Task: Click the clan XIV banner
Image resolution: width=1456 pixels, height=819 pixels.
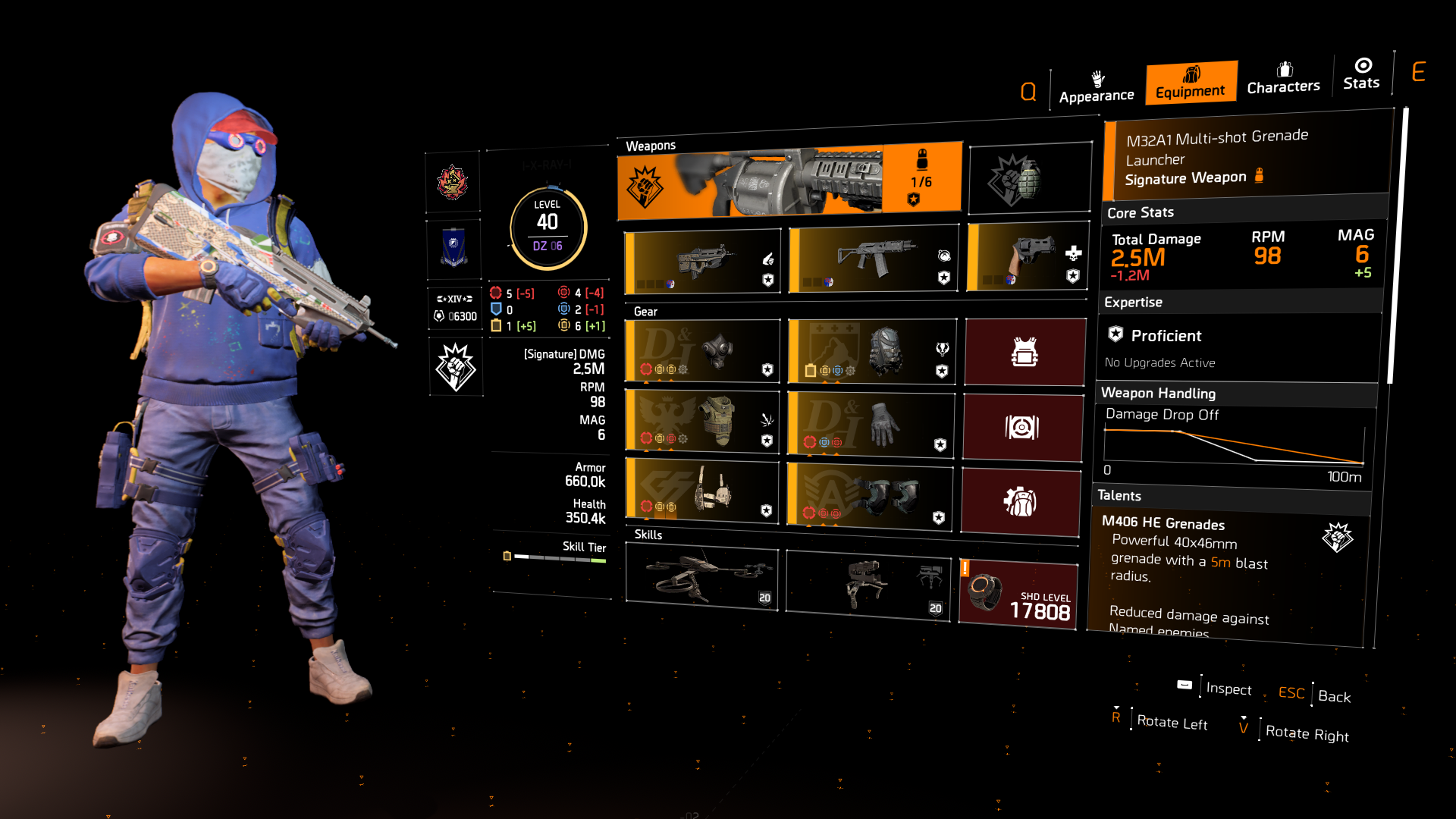Action: click(x=453, y=309)
